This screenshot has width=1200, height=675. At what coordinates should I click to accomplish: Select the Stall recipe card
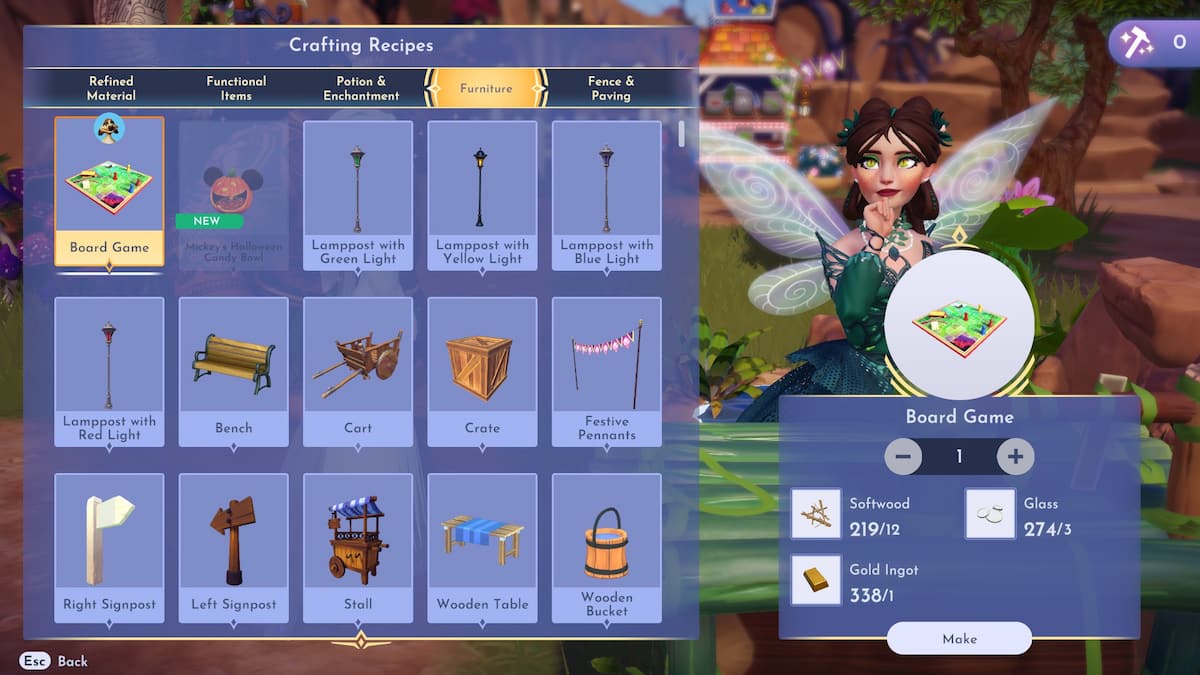358,547
